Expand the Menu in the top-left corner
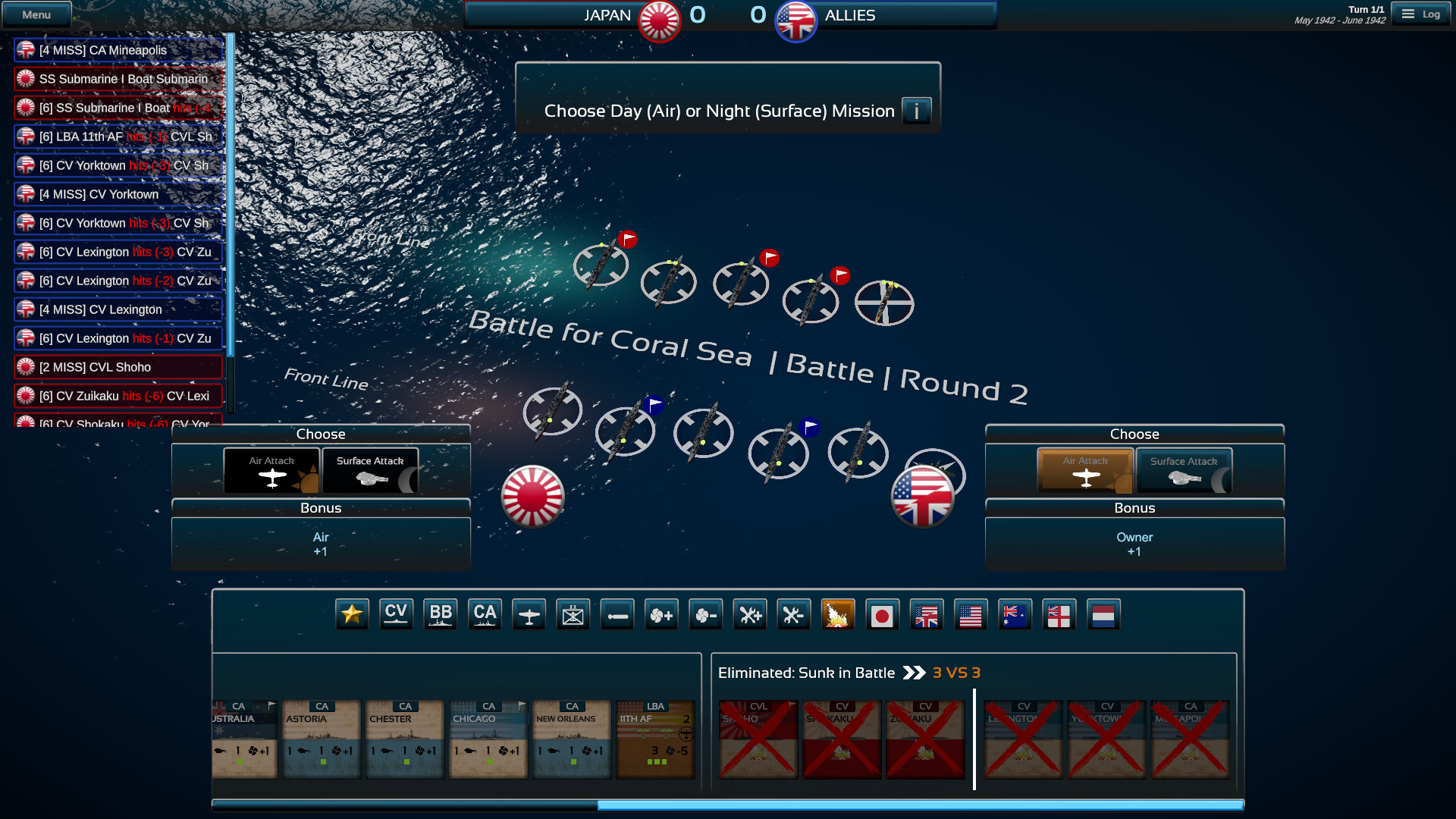 point(36,14)
